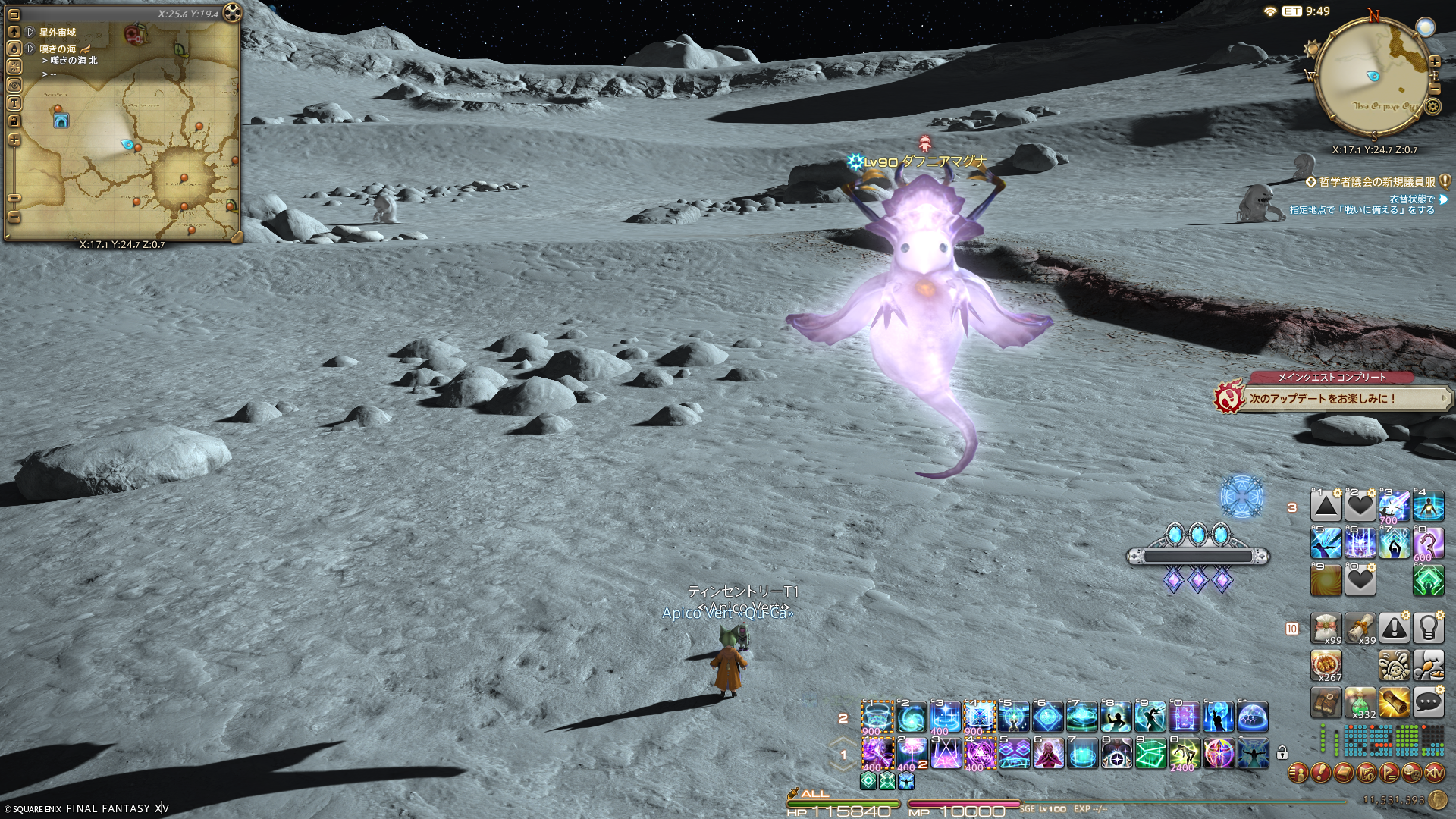Click the speech bubble chat macro icon
Viewport: 1456px width, 819px height.
pyautogui.click(x=1429, y=703)
